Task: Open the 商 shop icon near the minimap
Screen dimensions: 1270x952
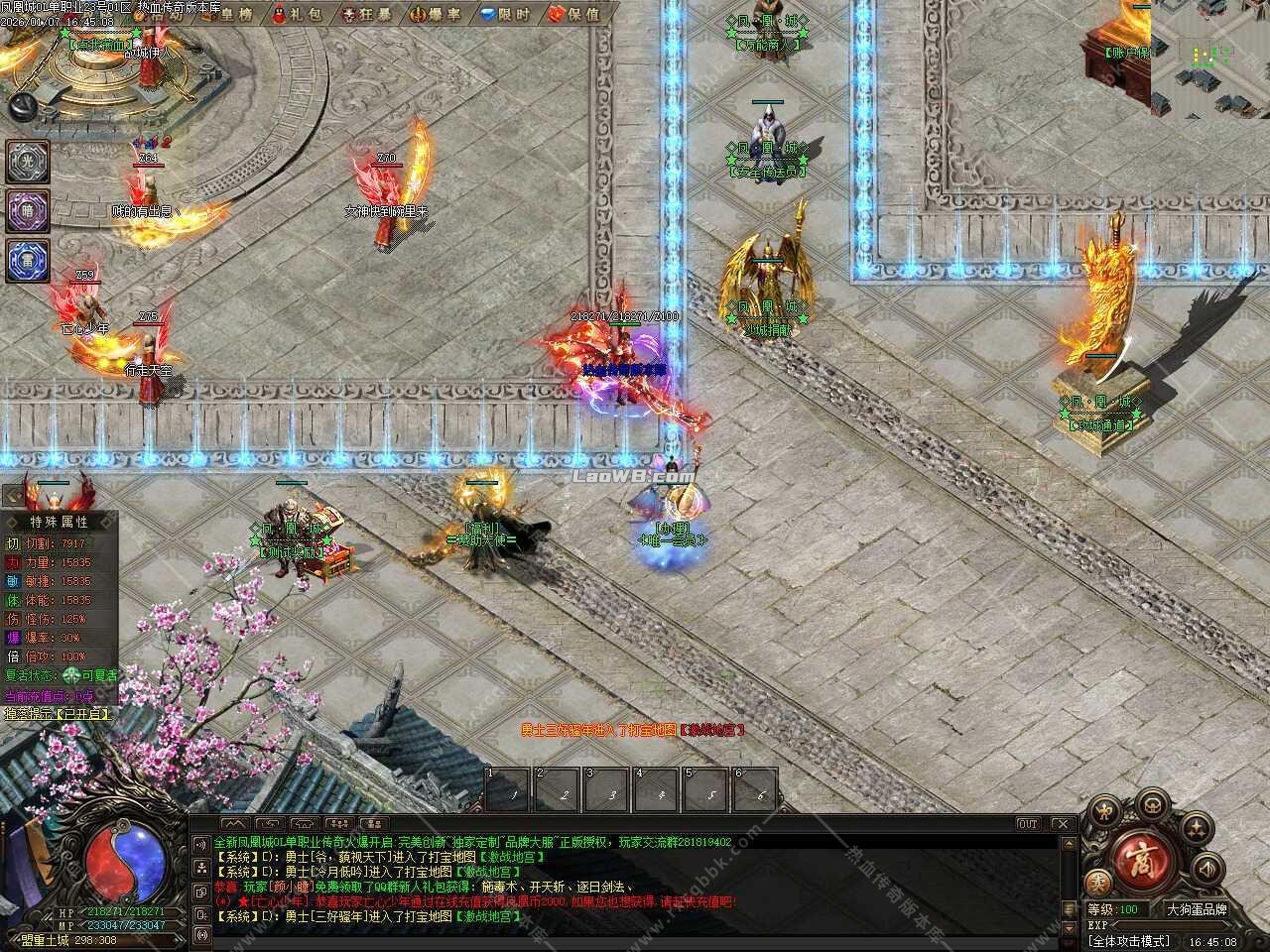Action: tap(1143, 861)
